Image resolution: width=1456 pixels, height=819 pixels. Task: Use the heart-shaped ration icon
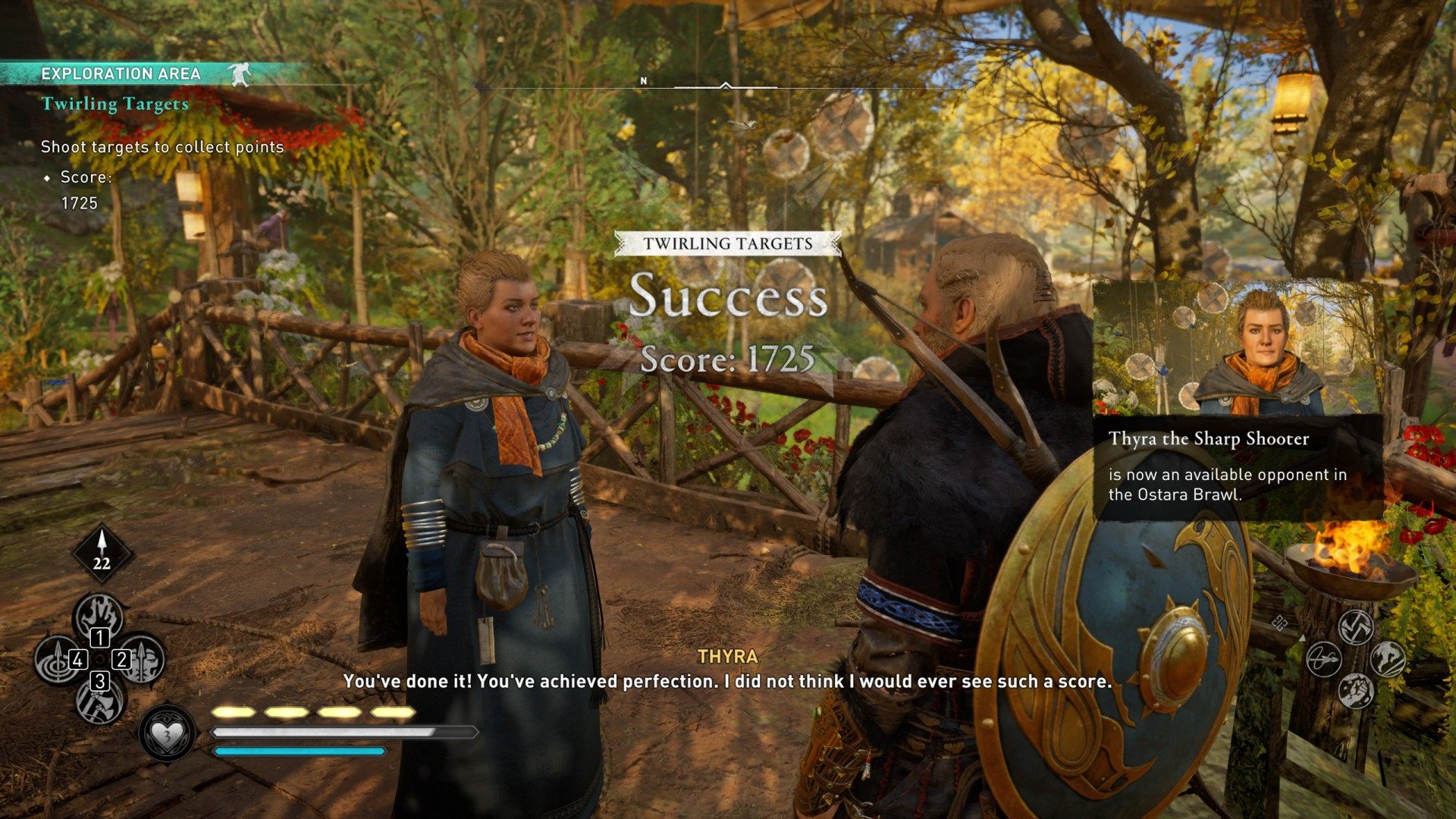tap(166, 734)
